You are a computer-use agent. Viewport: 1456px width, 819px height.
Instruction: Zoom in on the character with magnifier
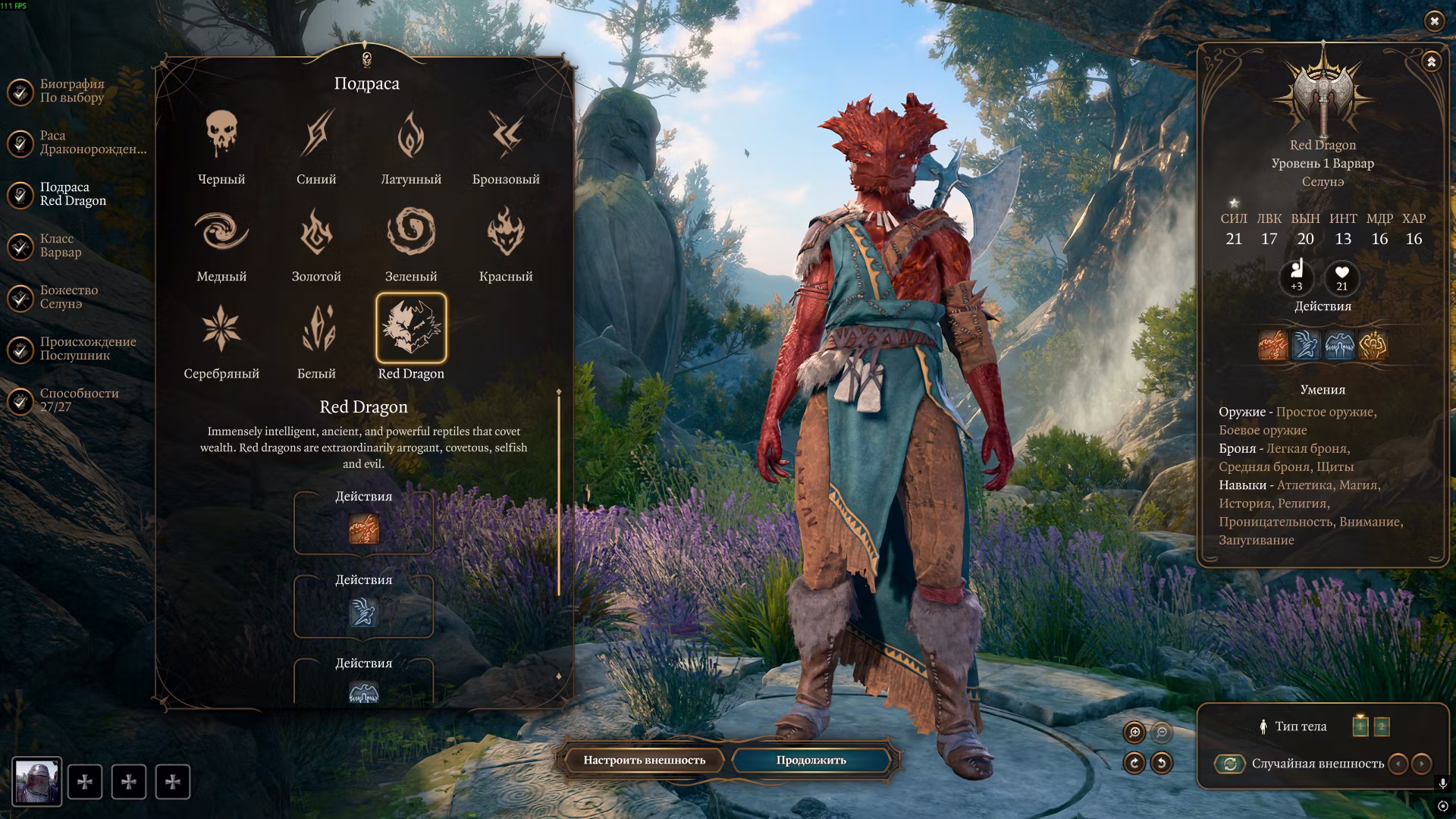(x=1134, y=733)
